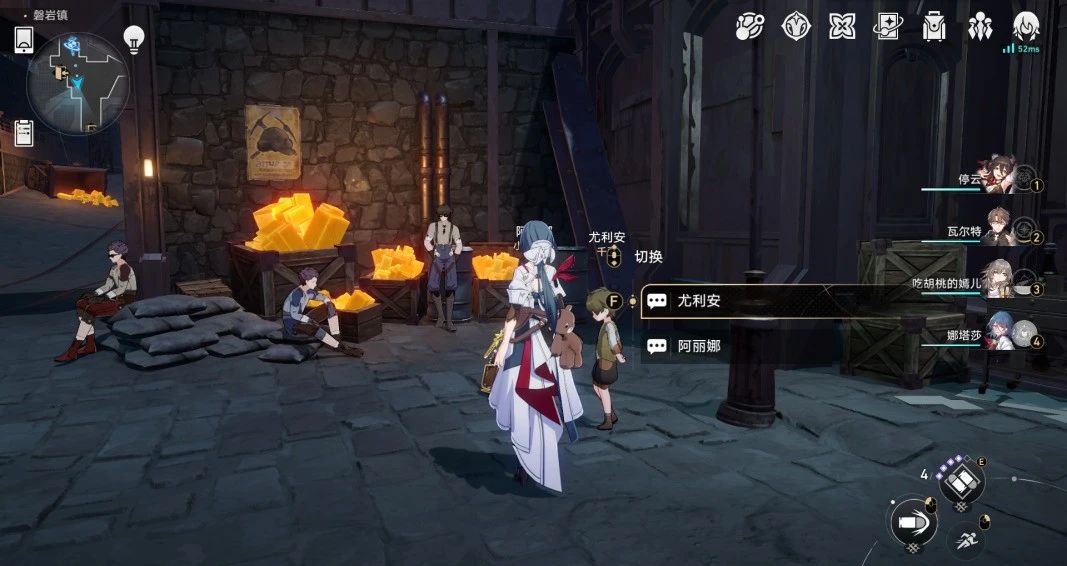Open the mission clipboard icon
This screenshot has height=566, width=1067.
pyautogui.click(x=24, y=131)
